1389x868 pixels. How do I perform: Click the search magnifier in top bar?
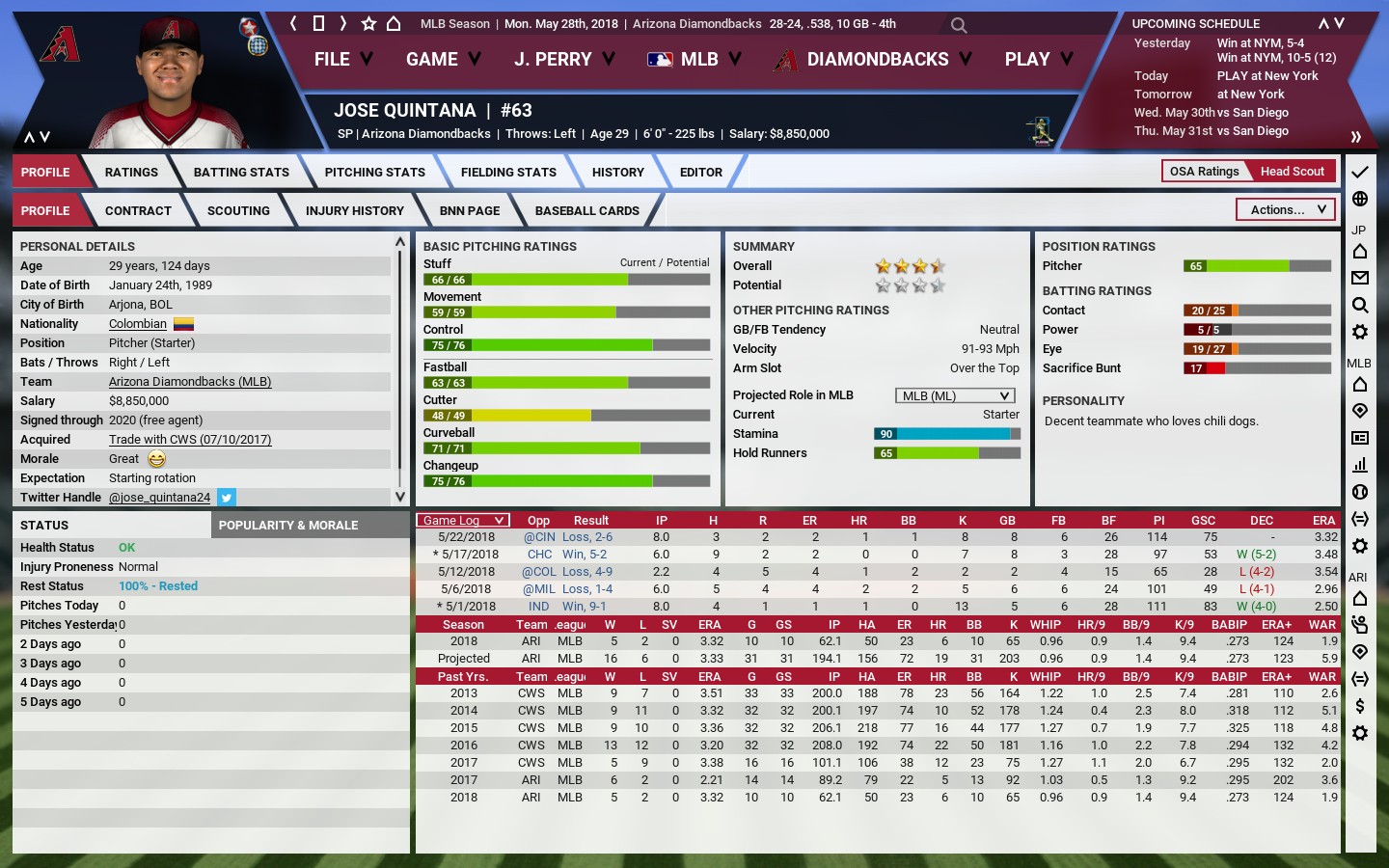(x=958, y=25)
